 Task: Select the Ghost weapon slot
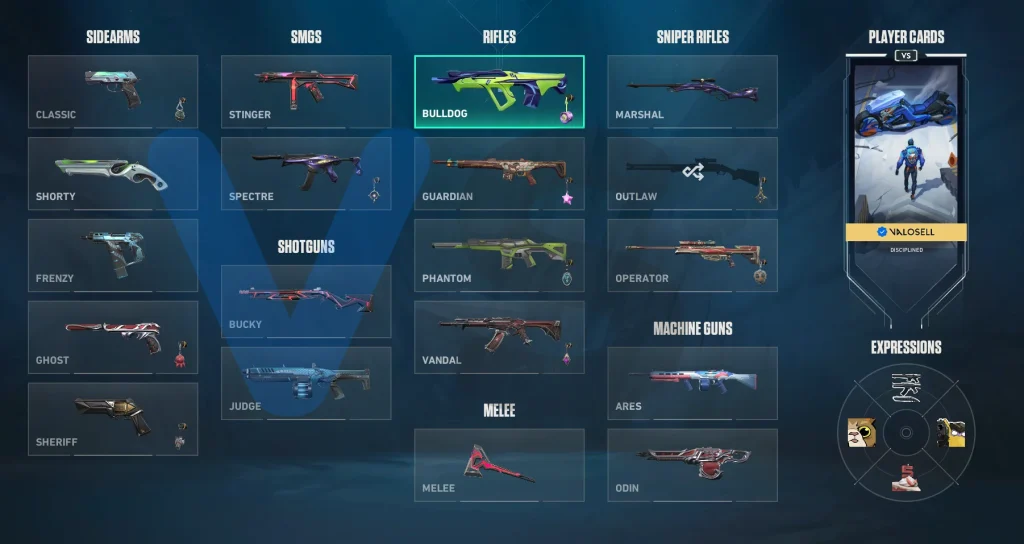[113, 338]
